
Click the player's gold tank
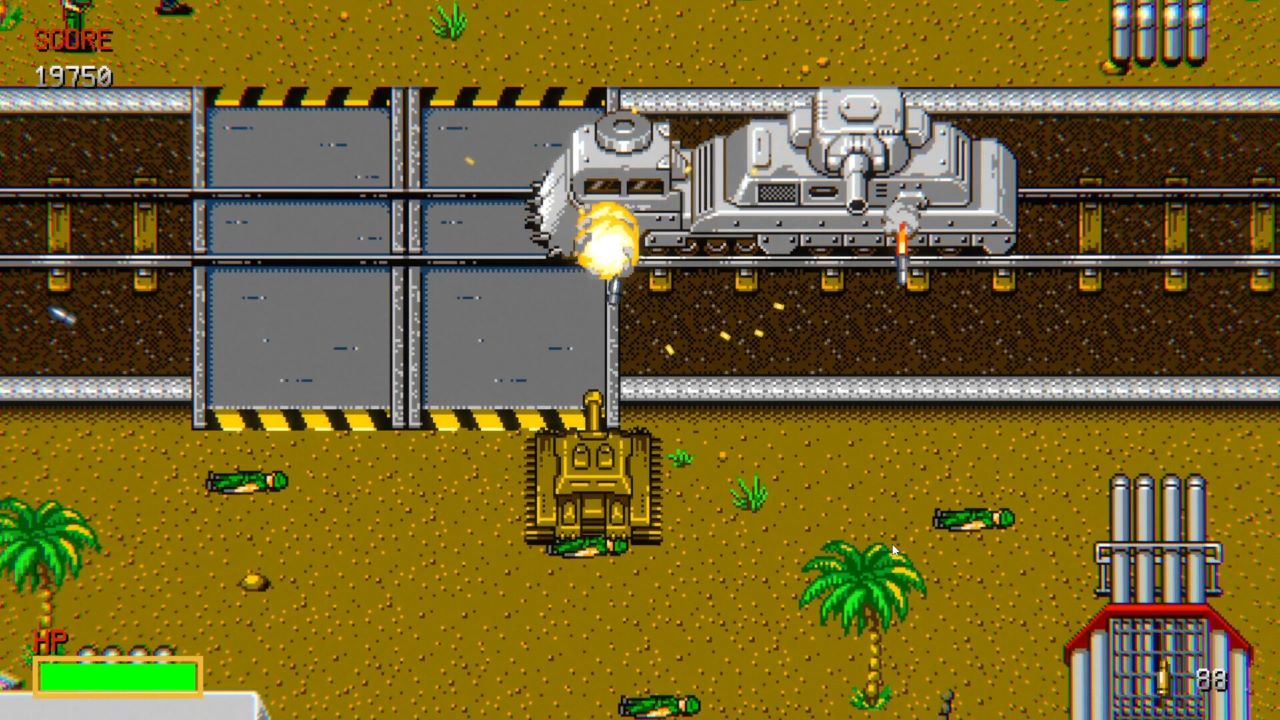(x=590, y=480)
